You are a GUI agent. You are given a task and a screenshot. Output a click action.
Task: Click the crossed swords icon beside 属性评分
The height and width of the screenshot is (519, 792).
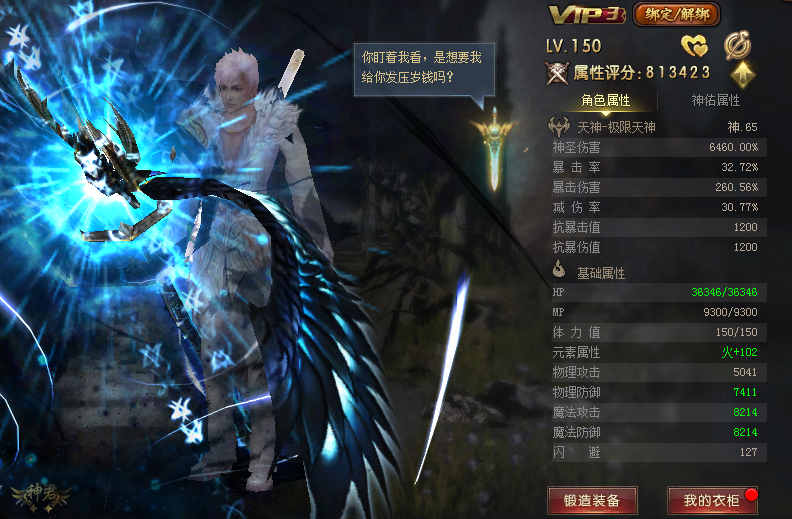pyautogui.click(x=557, y=73)
